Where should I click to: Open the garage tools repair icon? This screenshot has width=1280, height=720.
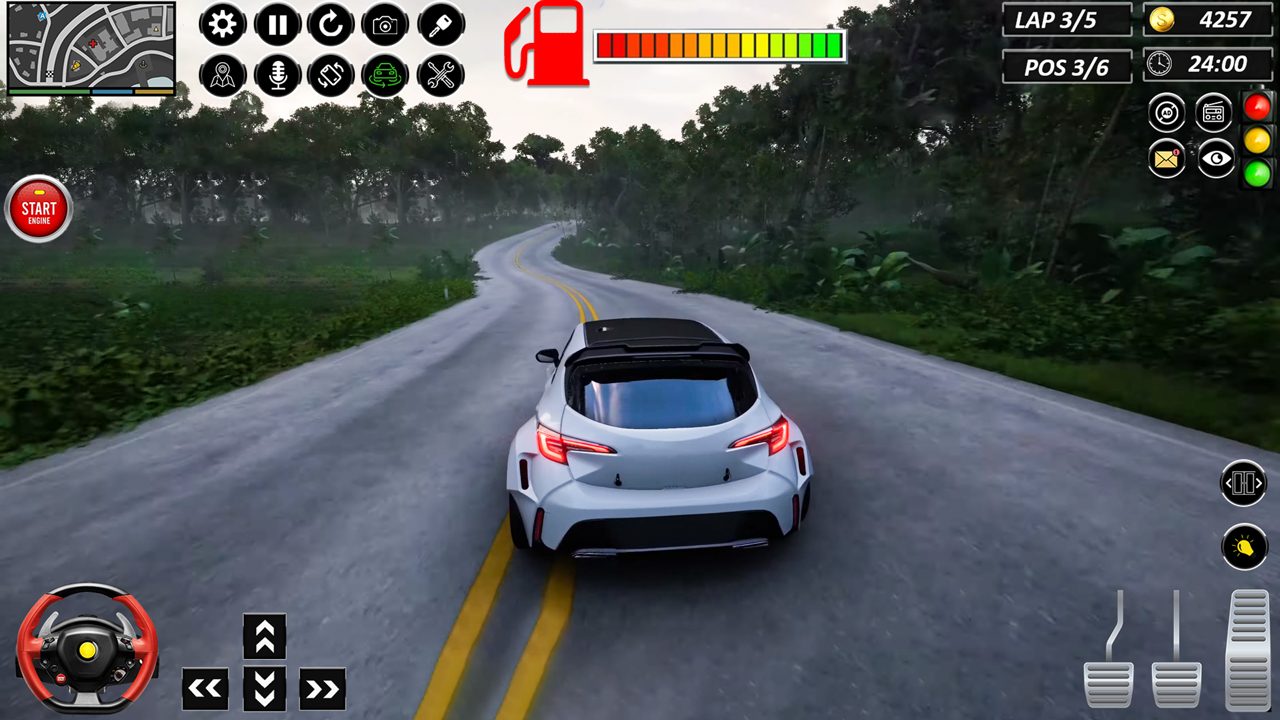[439, 76]
